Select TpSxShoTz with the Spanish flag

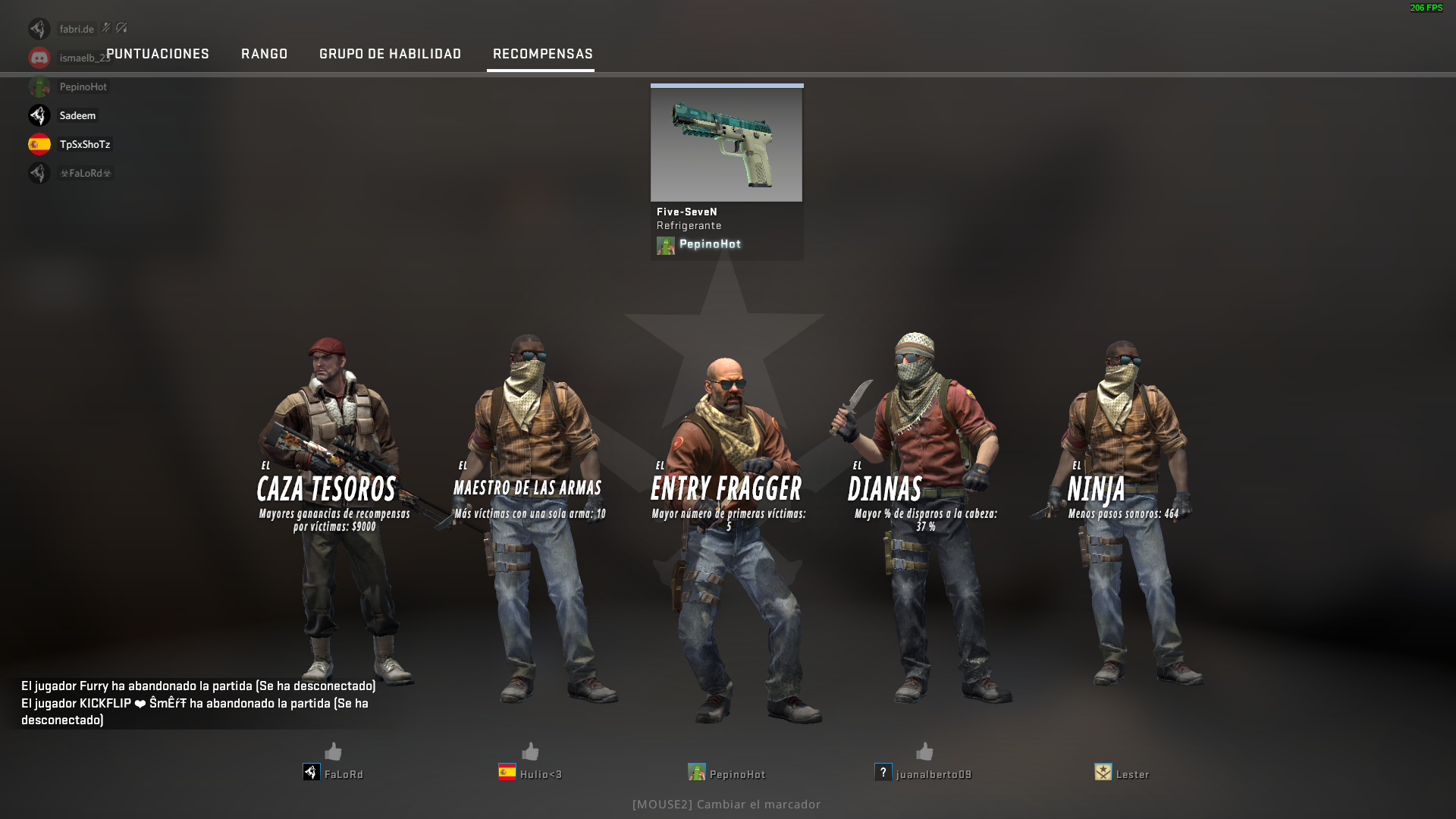pos(84,144)
